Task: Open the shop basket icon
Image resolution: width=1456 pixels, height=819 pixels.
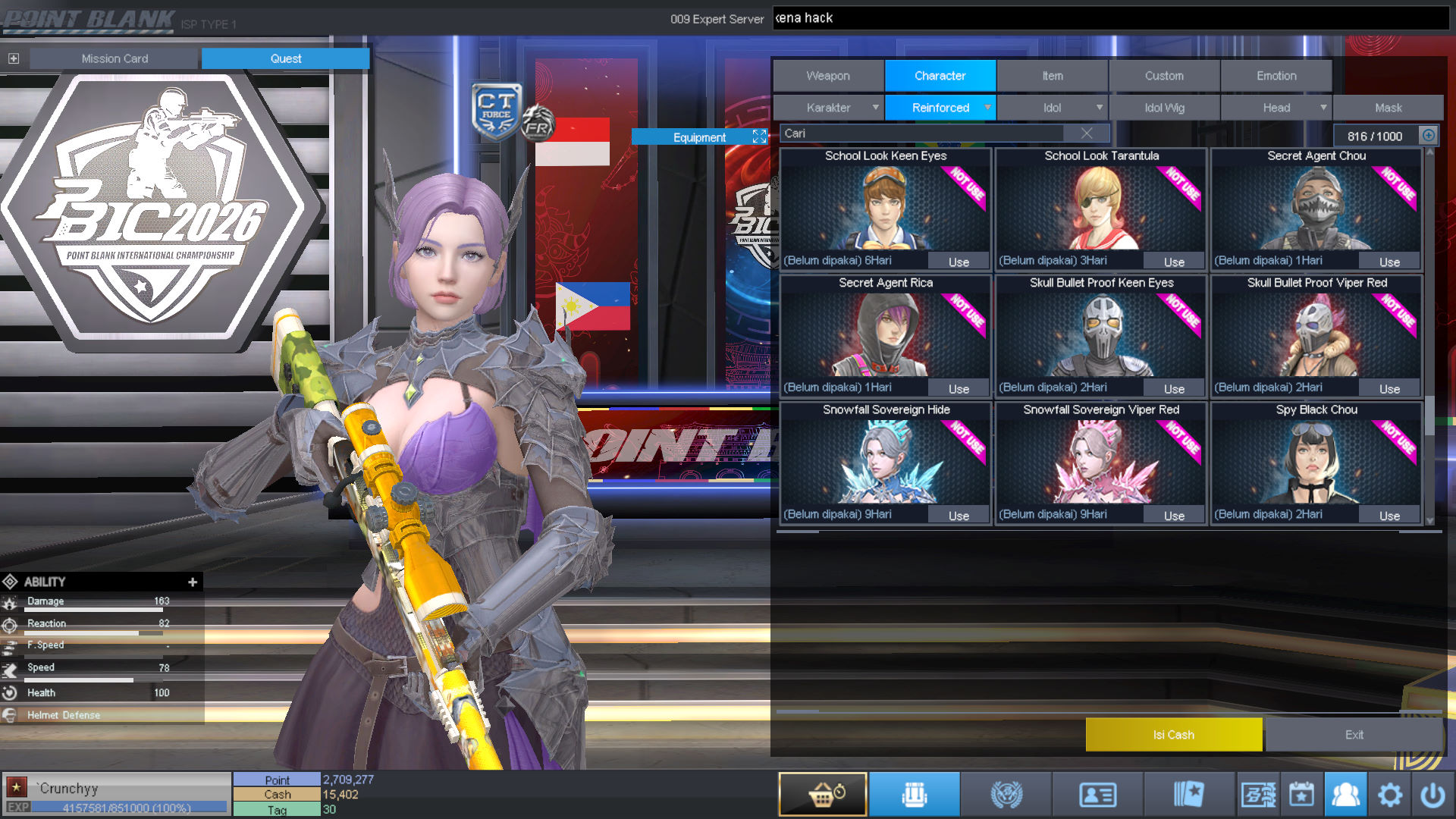Action: [823, 795]
